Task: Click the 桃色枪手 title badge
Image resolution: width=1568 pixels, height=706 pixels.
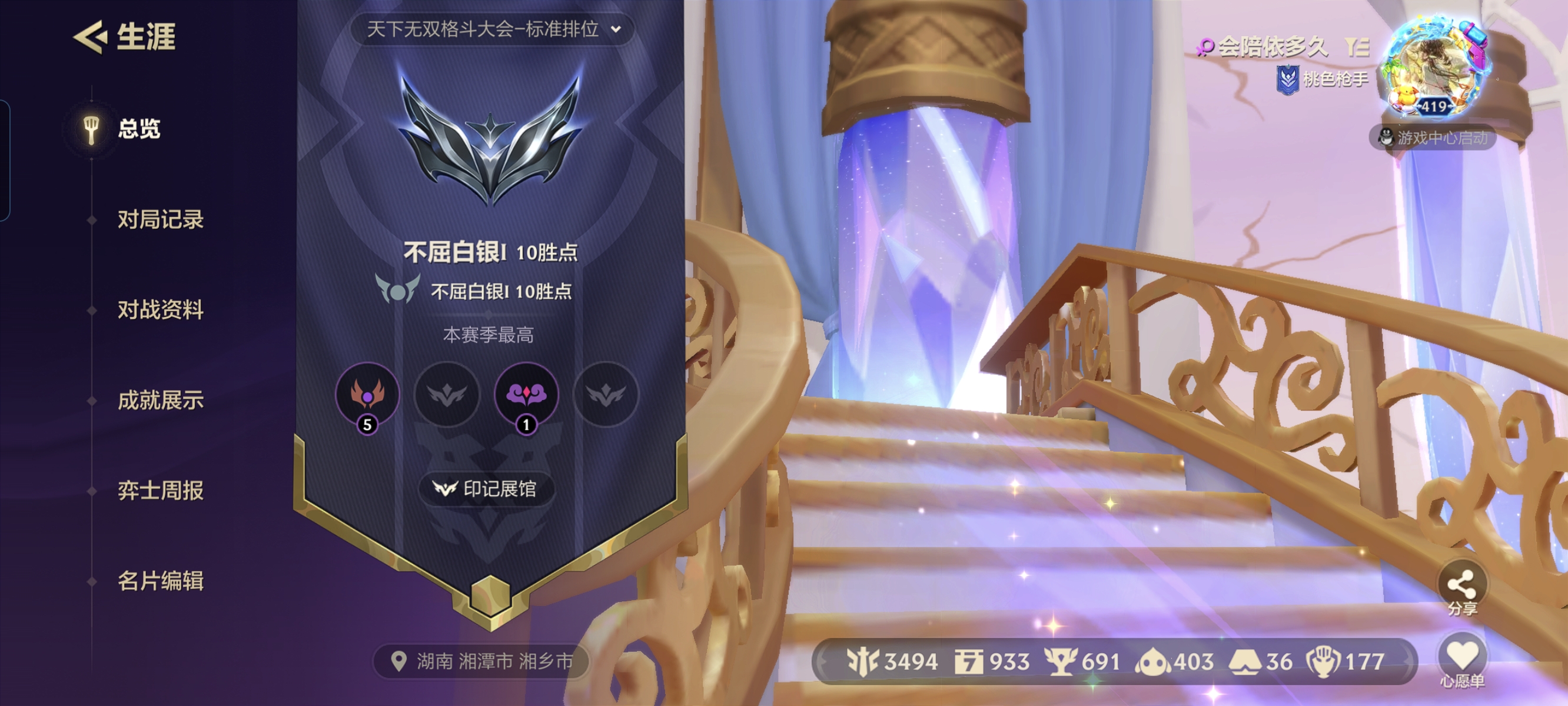Action: point(1323,79)
